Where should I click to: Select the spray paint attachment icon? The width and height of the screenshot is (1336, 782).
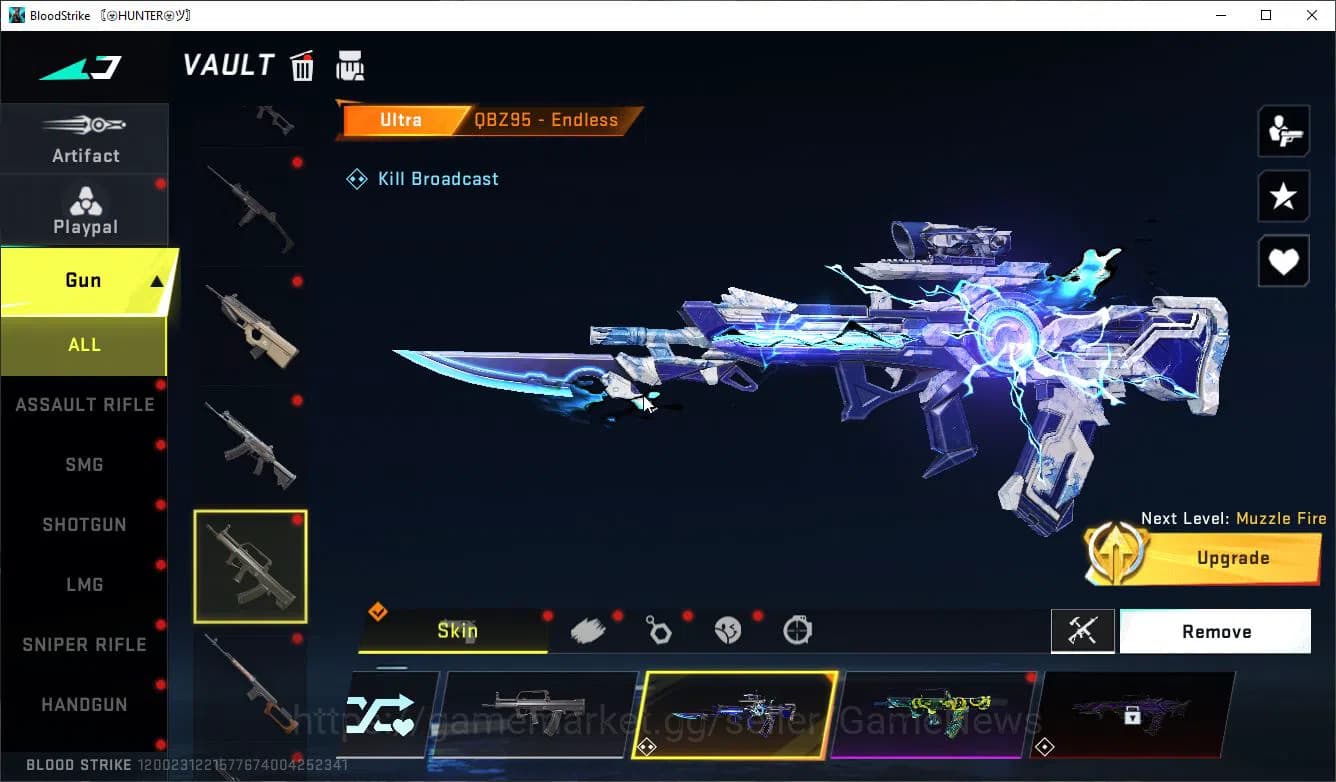pos(588,629)
